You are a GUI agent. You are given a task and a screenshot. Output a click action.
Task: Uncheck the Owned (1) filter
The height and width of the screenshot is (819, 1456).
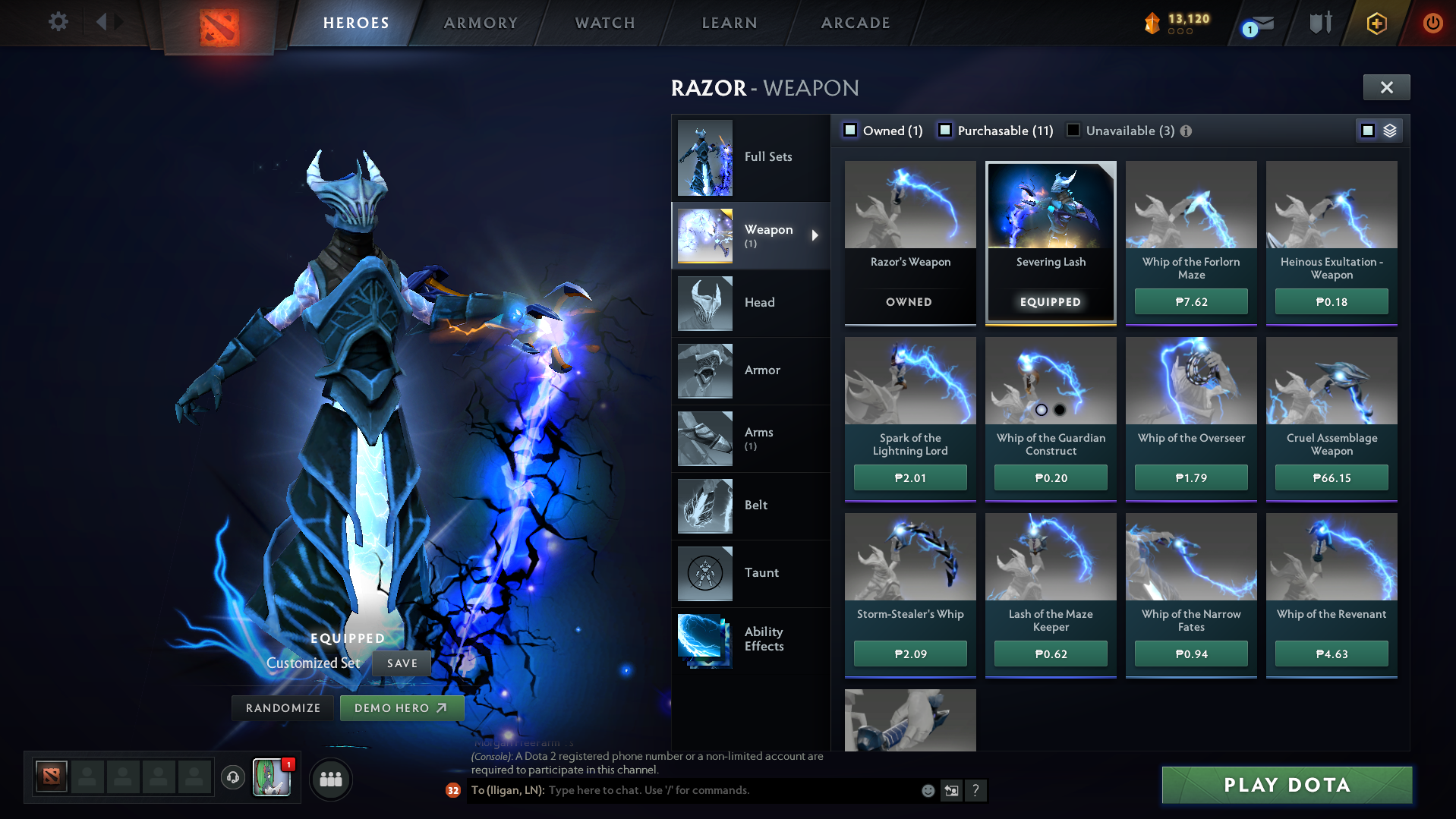850,131
